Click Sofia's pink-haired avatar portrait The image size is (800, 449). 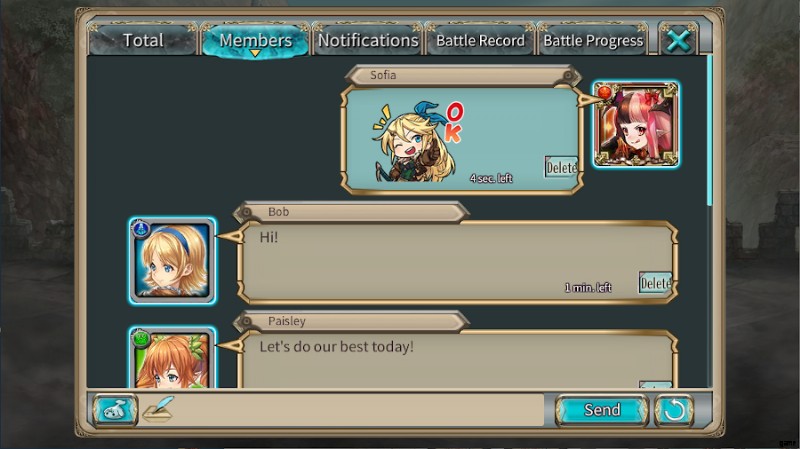pos(636,124)
